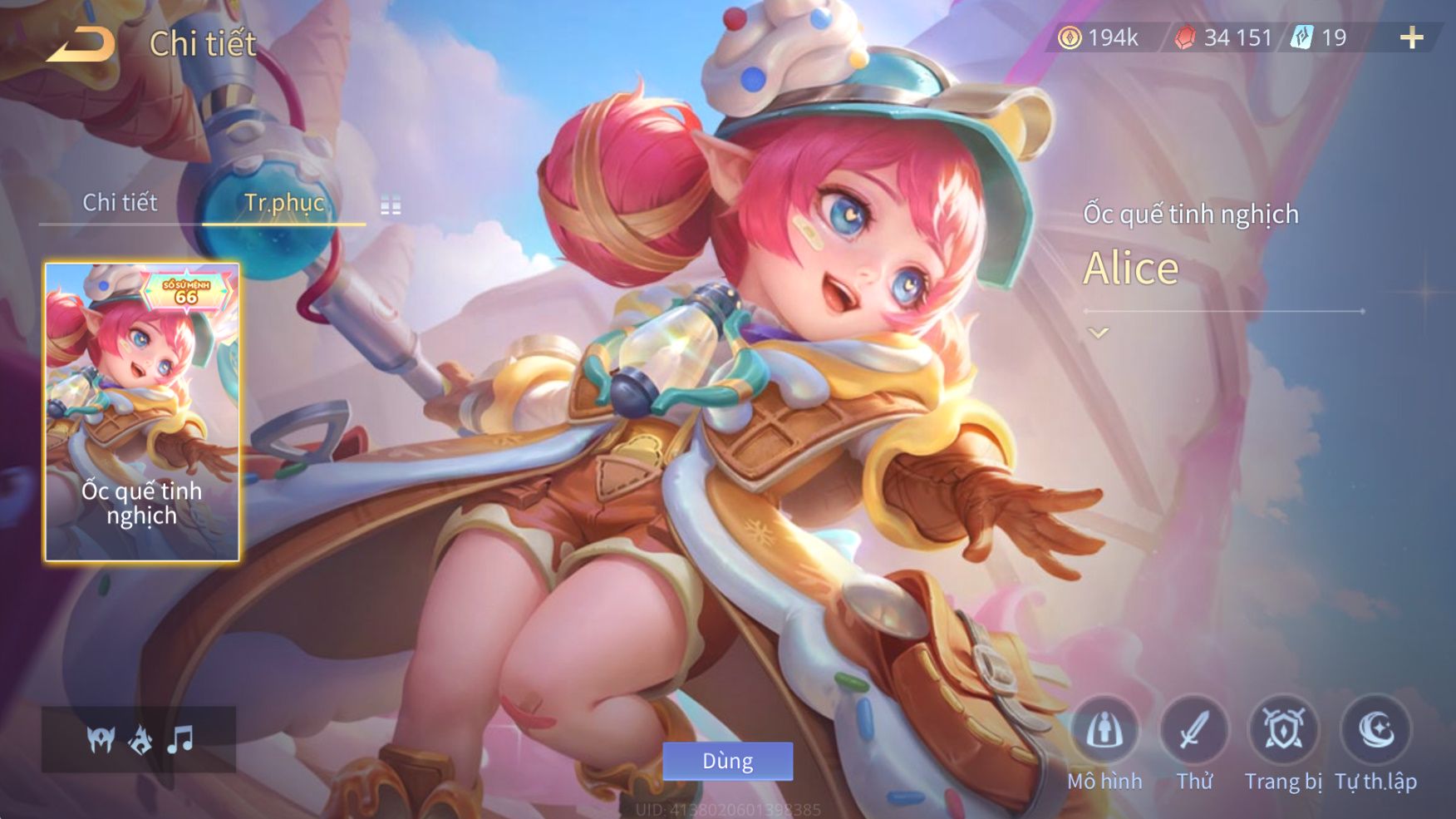Image resolution: width=1456 pixels, height=819 pixels.
Task: Open the Trang bị equipment menu
Action: click(1283, 731)
